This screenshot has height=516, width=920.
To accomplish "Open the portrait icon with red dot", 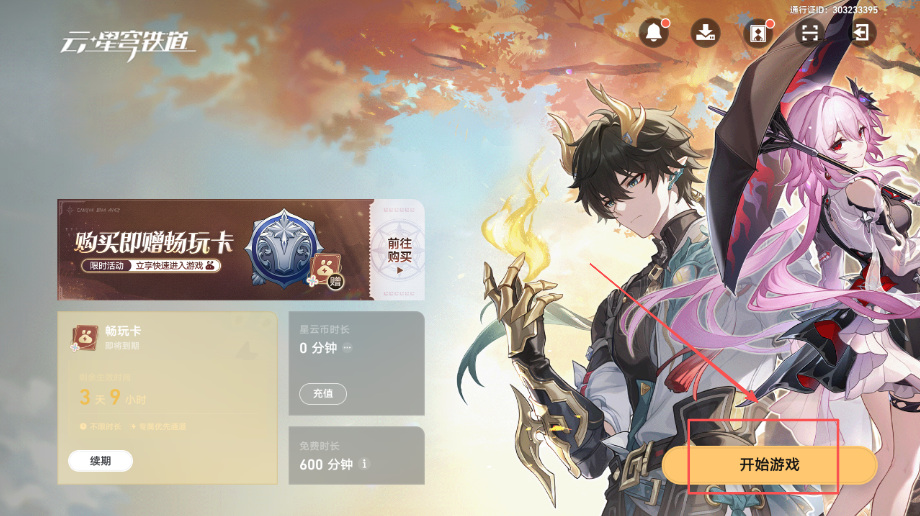I will coord(757,32).
